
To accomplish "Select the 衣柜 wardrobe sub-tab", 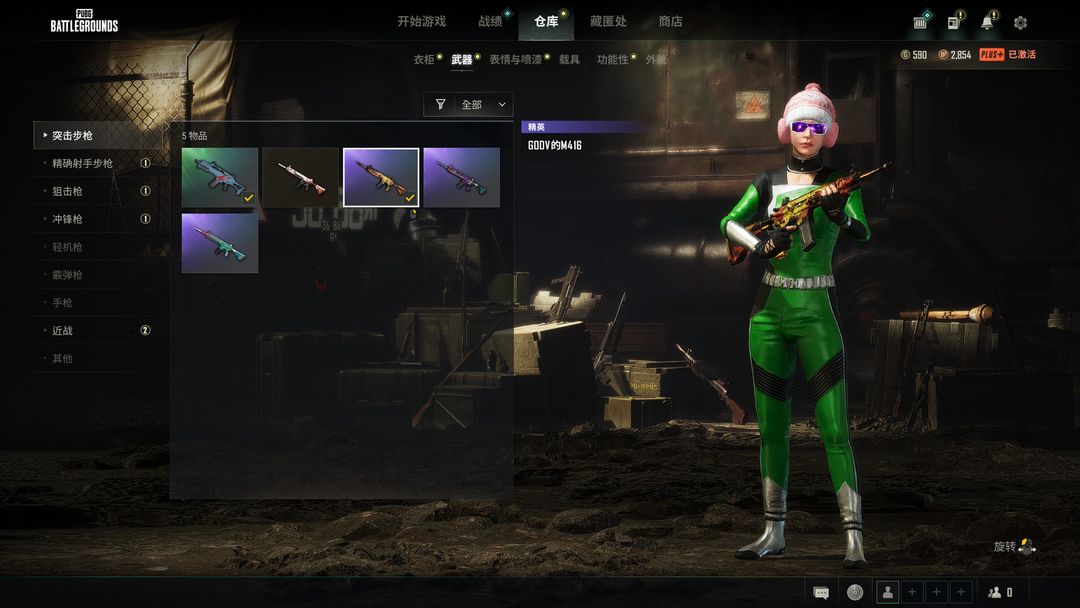I will pos(424,60).
